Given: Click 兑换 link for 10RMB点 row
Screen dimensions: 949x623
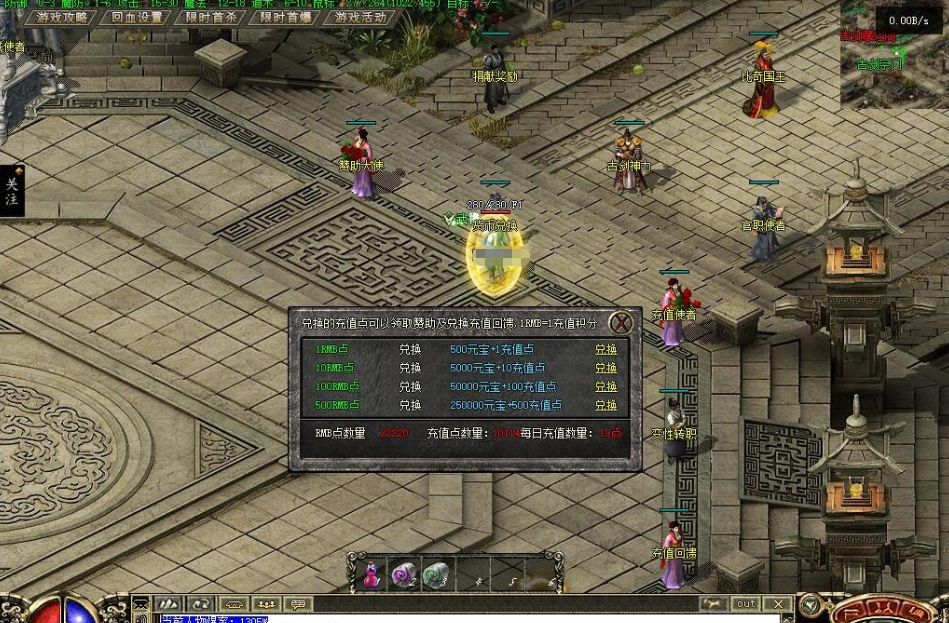Looking at the screenshot, I should (x=606, y=368).
